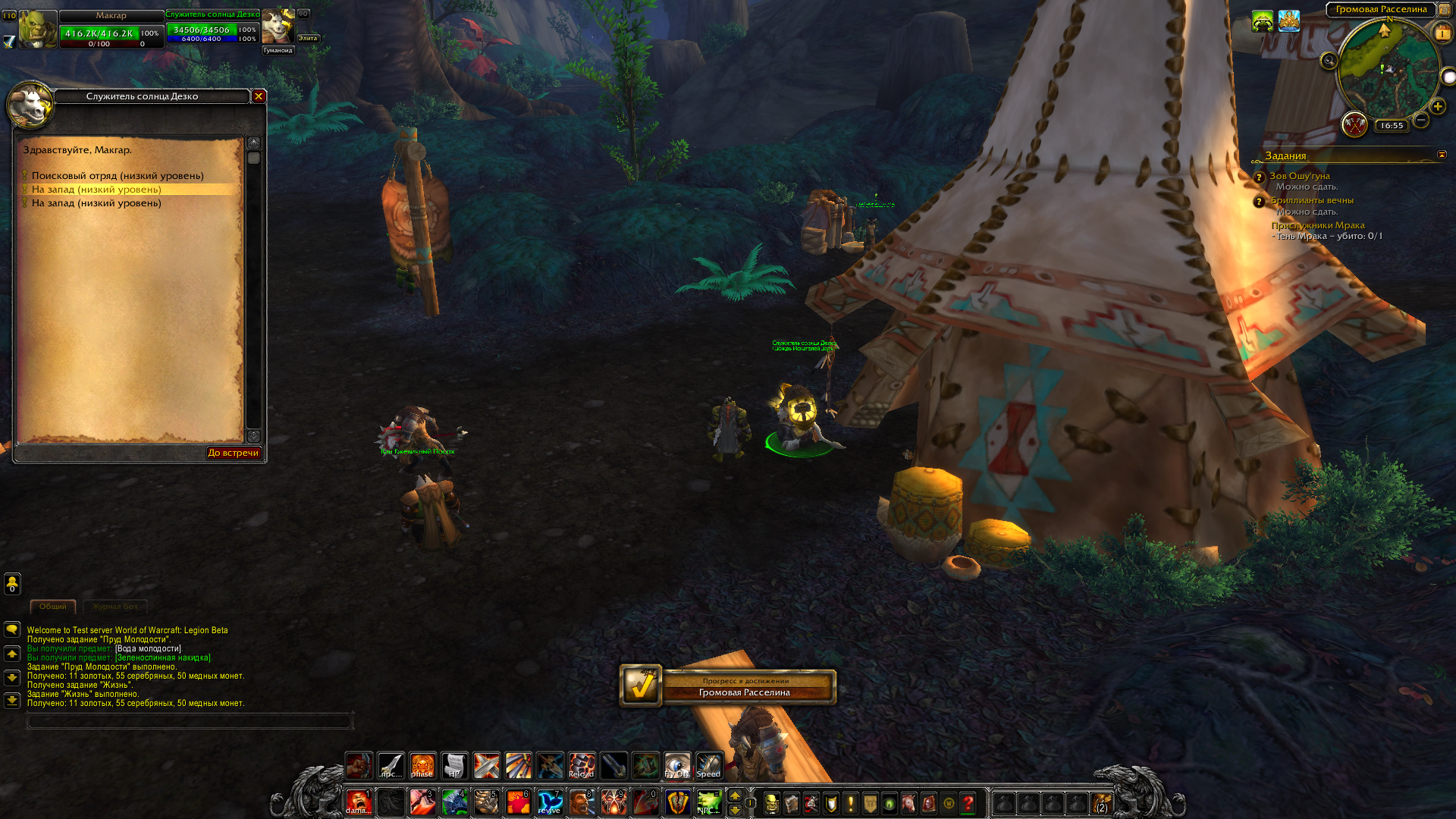The width and height of the screenshot is (1456, 819).
Task: Open the red question mark help button
Action: pyautogui.click(x=968, y=803)
